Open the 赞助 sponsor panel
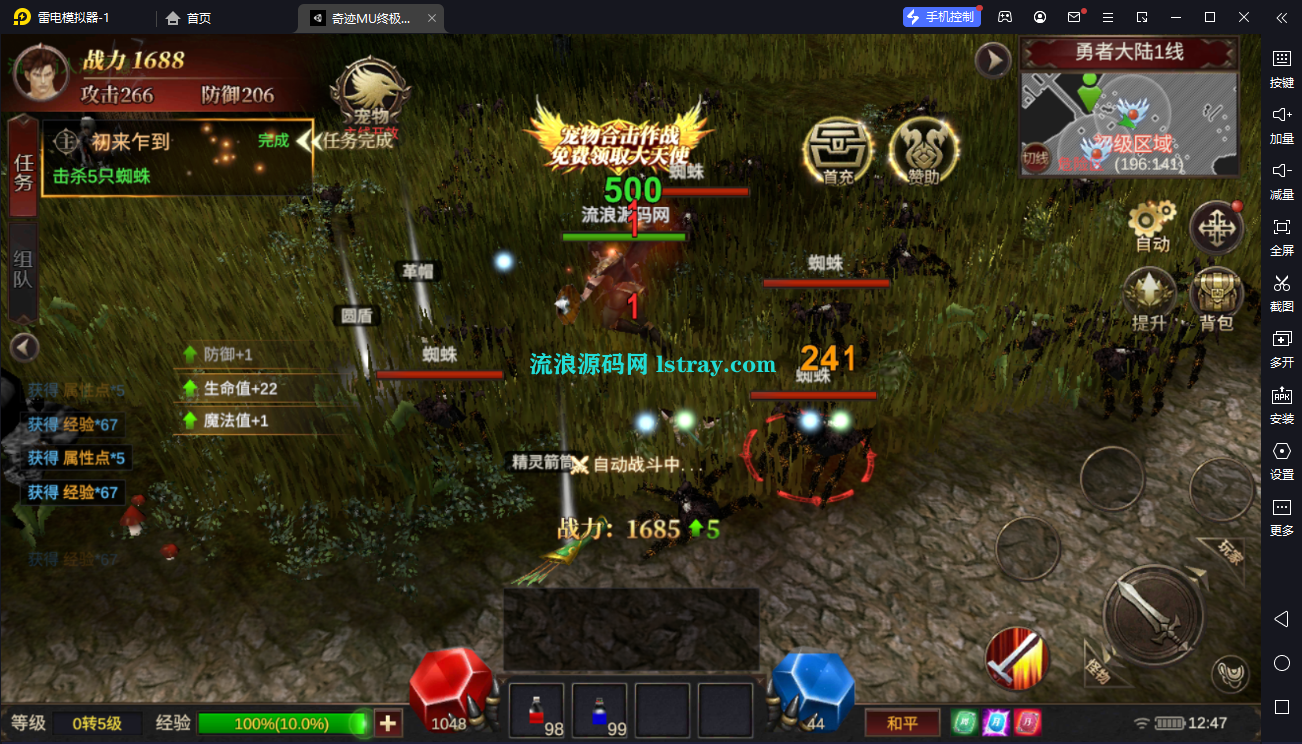The width and height of the screenshot is (1302, 744). 922,150
